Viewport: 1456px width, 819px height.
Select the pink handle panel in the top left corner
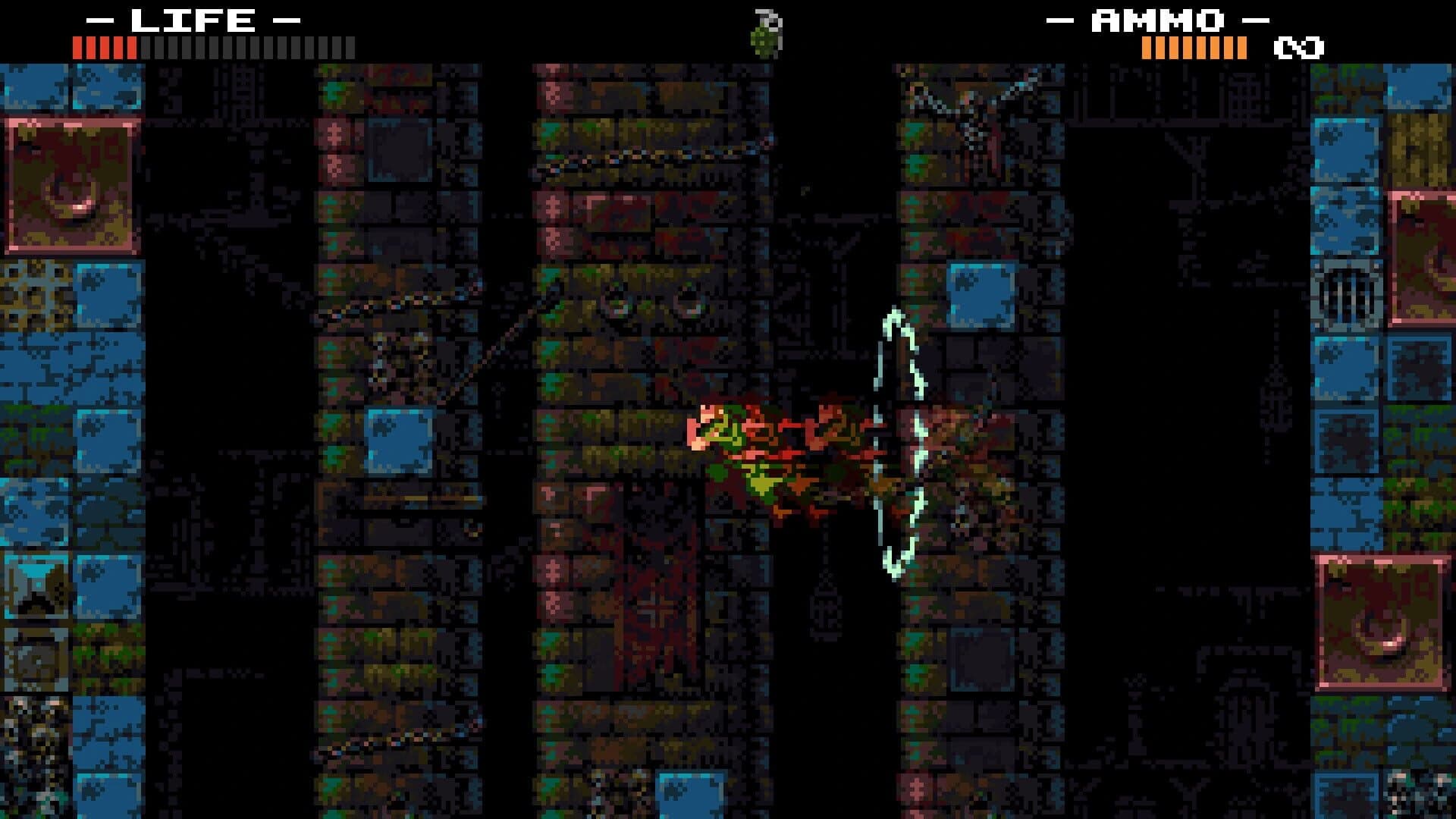[72, 182]
